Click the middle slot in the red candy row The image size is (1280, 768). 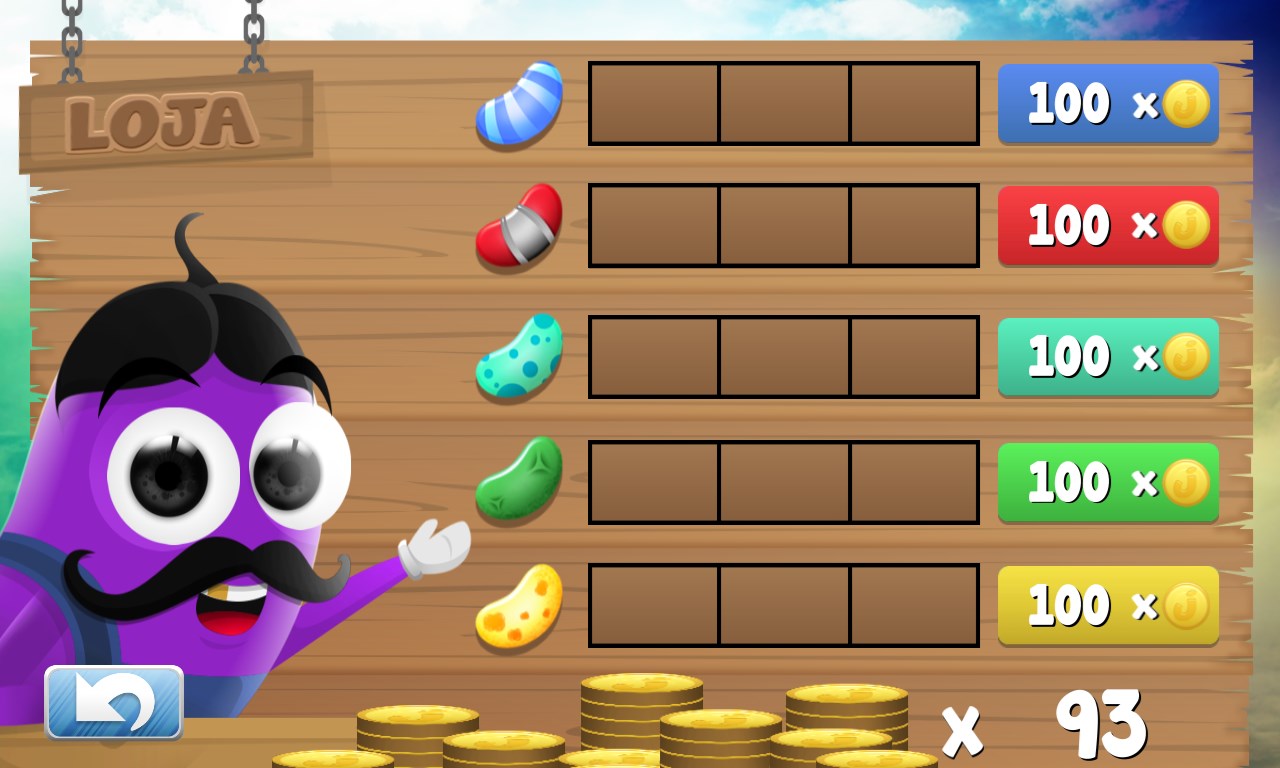(x=784, y=225)
